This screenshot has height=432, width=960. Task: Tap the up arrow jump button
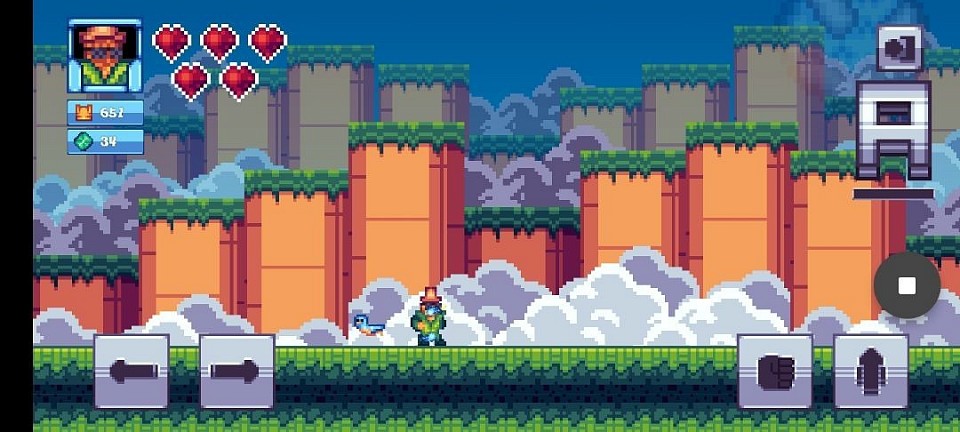point(870,372)
